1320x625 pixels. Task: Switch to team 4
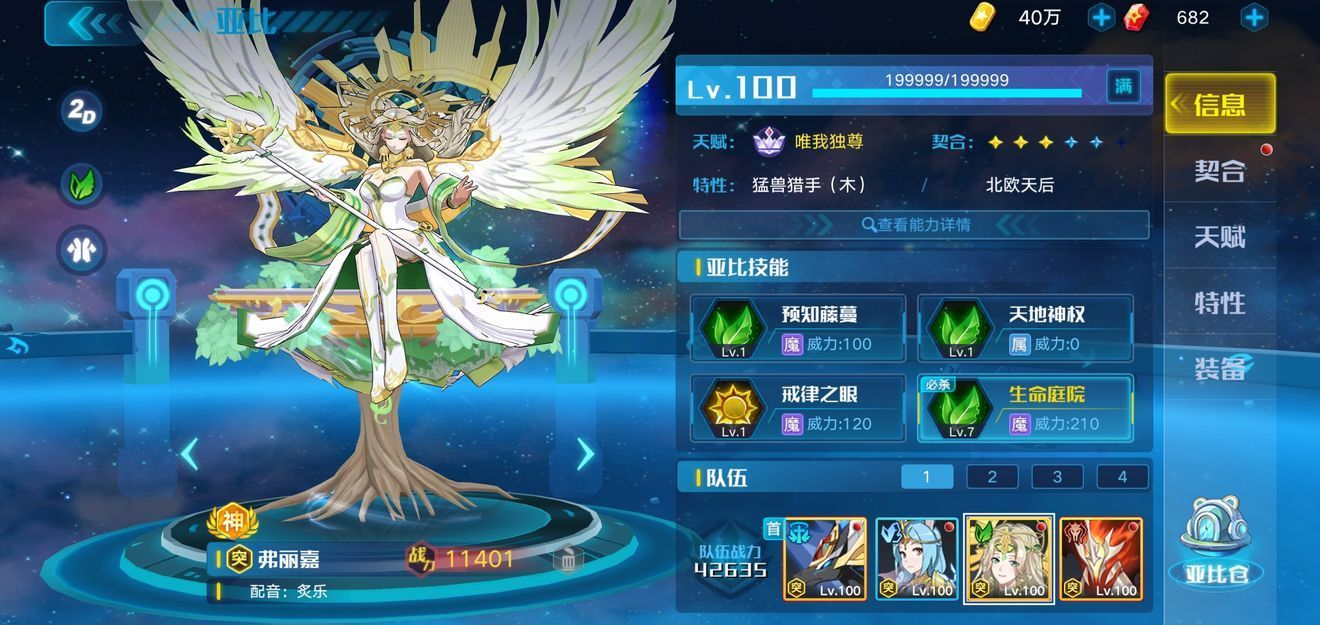[1122, 477]
